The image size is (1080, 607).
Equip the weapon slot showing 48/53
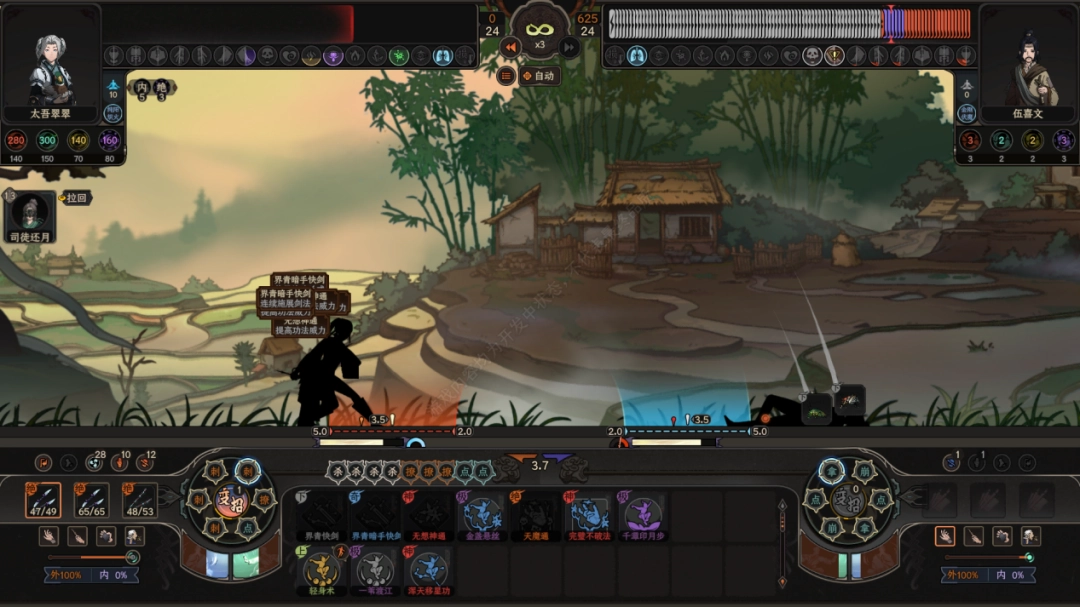[139, 501]
